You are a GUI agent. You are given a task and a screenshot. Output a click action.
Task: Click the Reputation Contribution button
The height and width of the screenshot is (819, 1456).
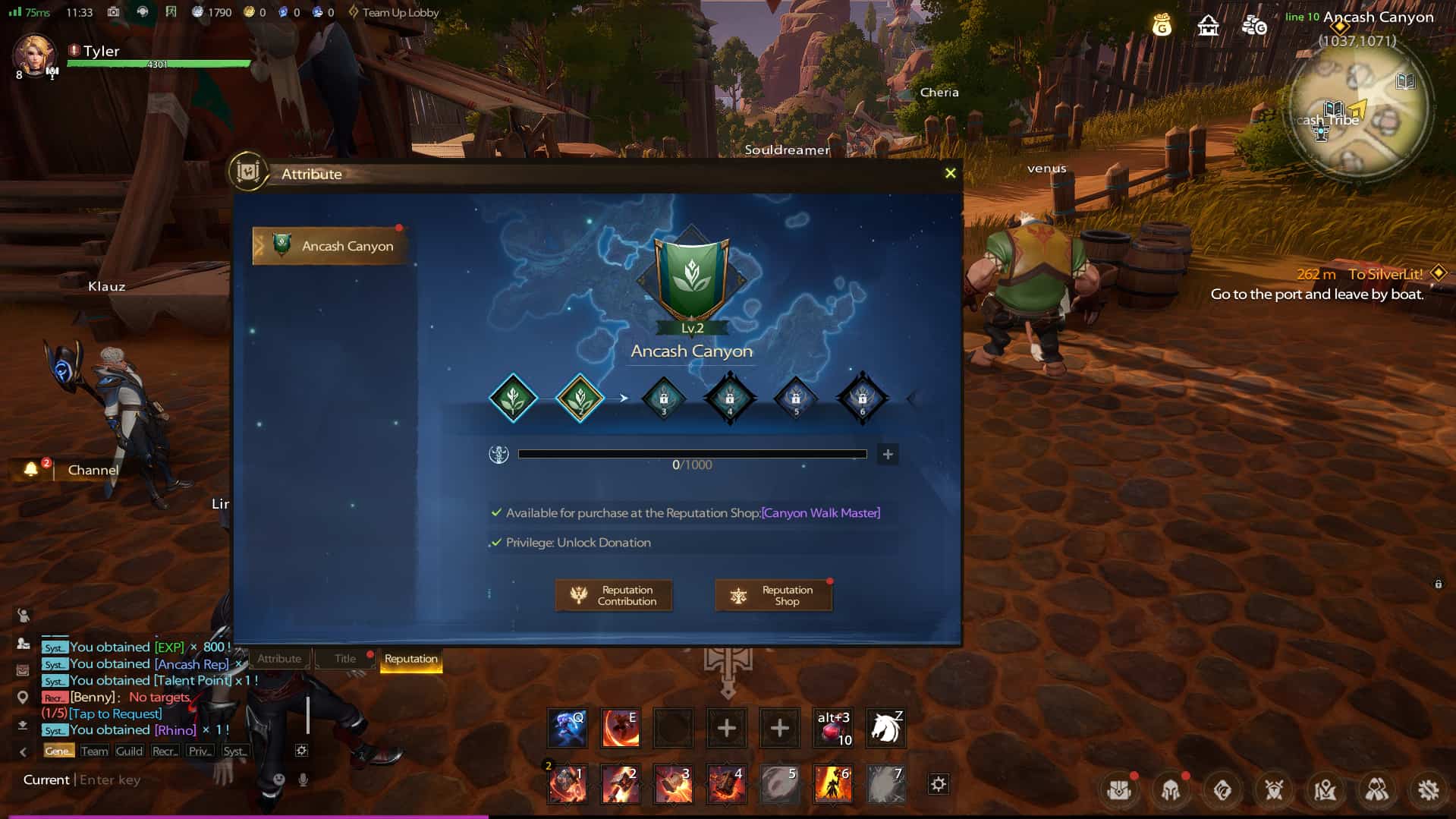pyautogui.click(x=614, y=595)
